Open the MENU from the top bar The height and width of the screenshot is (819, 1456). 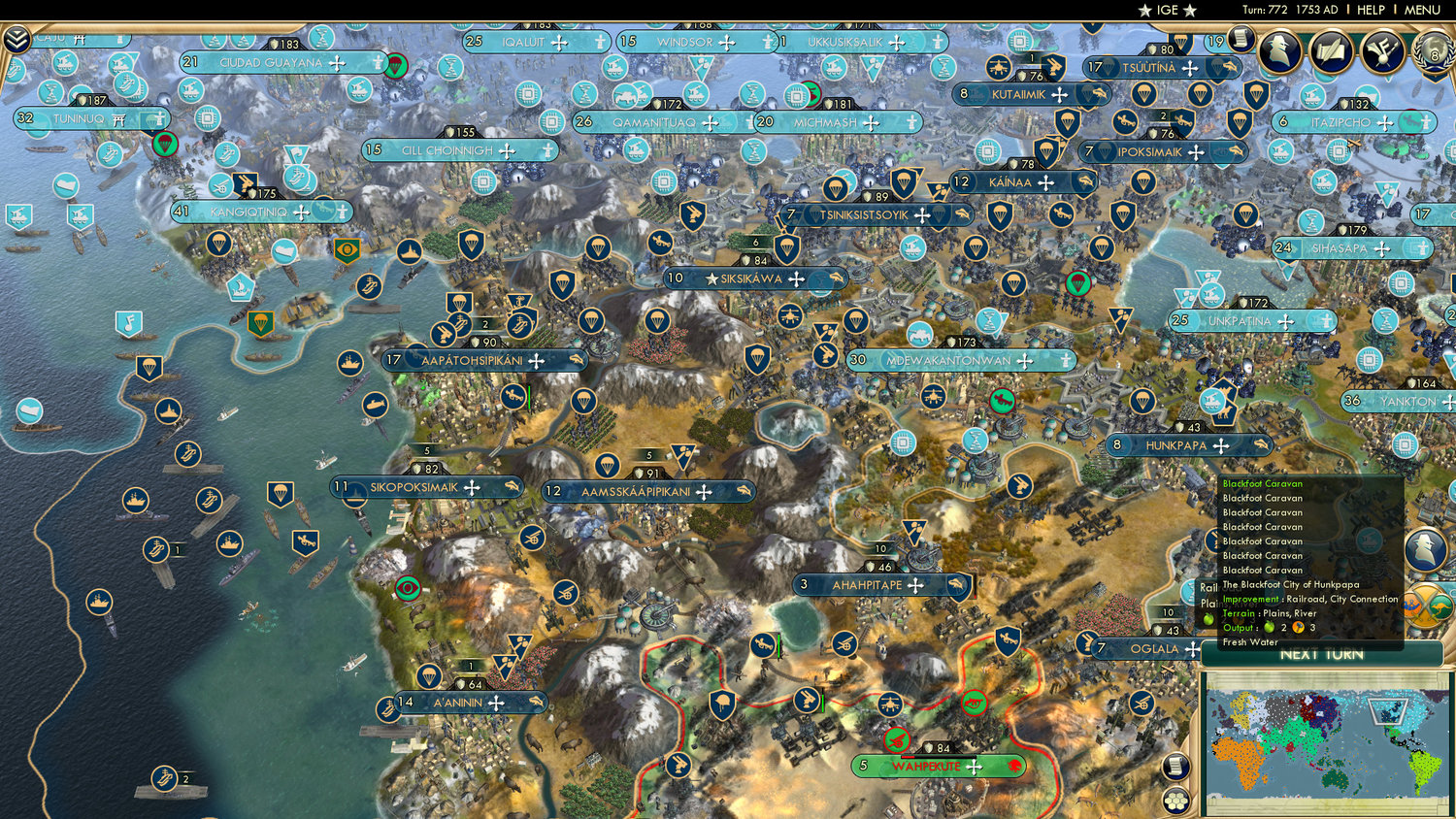tap(1421, 10)
